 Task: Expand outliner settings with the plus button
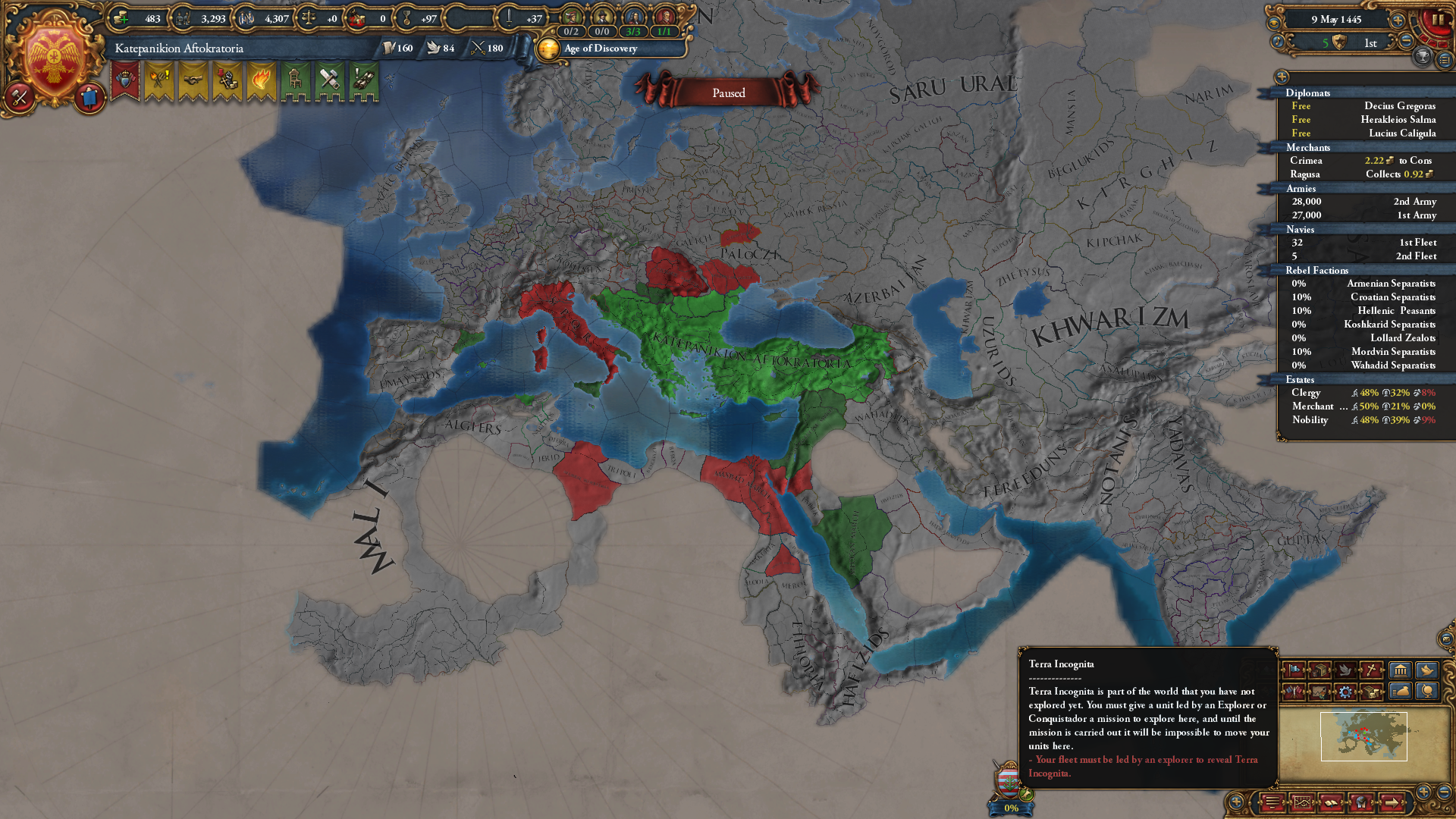point(1282,77)
